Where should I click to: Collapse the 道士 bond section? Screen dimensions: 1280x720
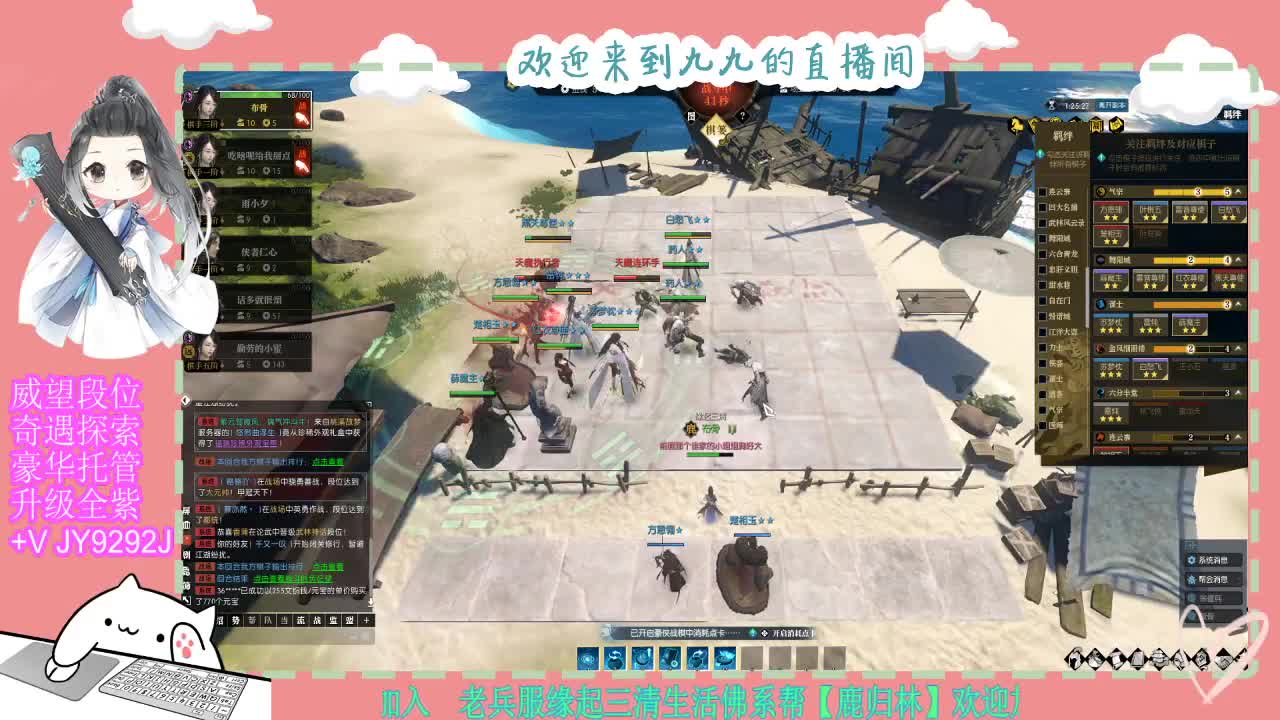point(1237,303)
